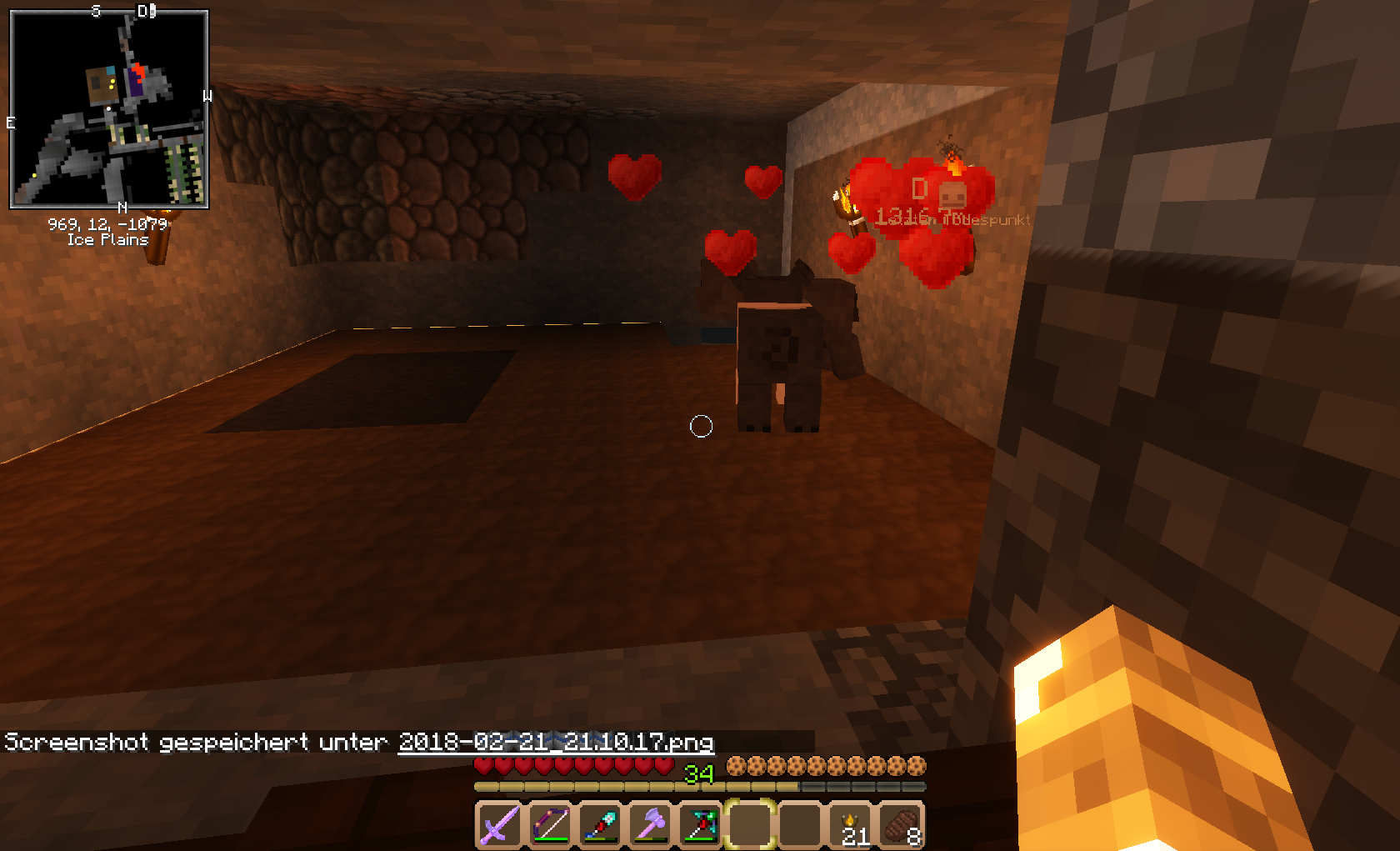Select the enchanted sword hotbar slot

click(x=499, y=825)
